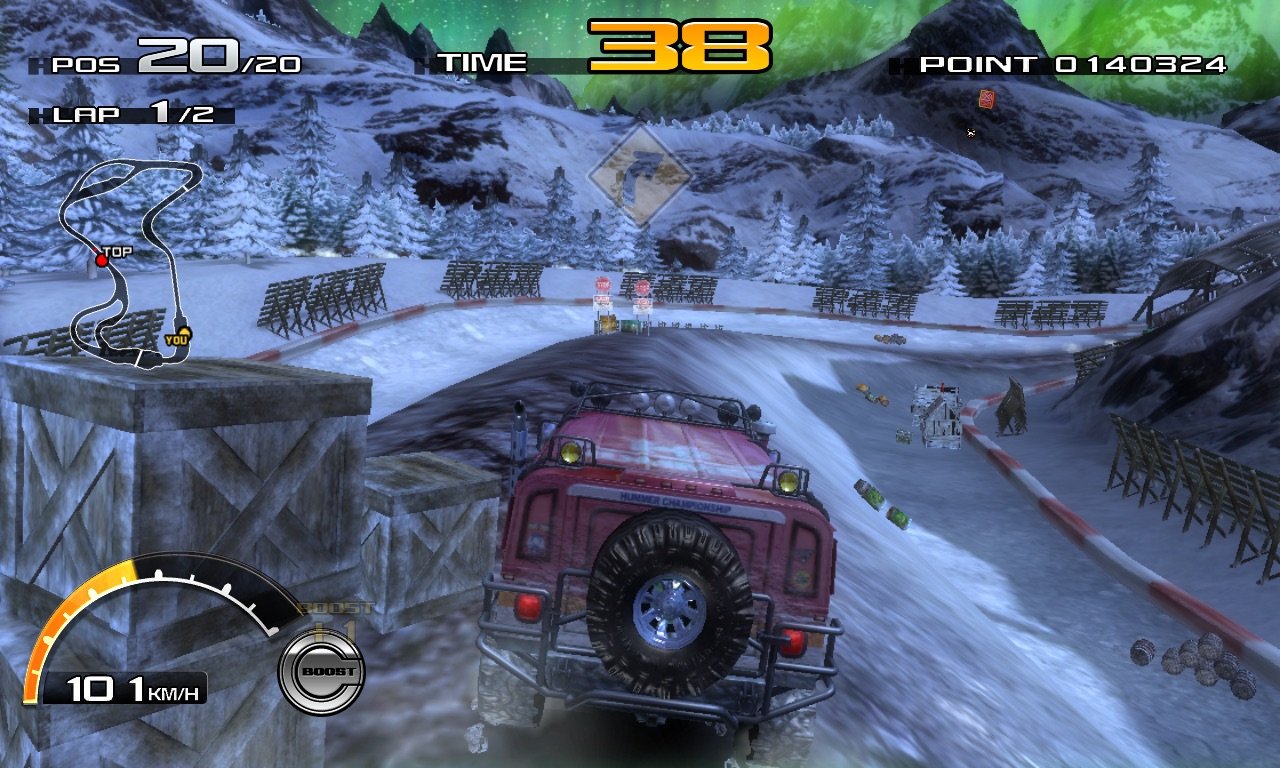Activate the round BOOST button
The image size is (1280, 768).
point(321,671)
